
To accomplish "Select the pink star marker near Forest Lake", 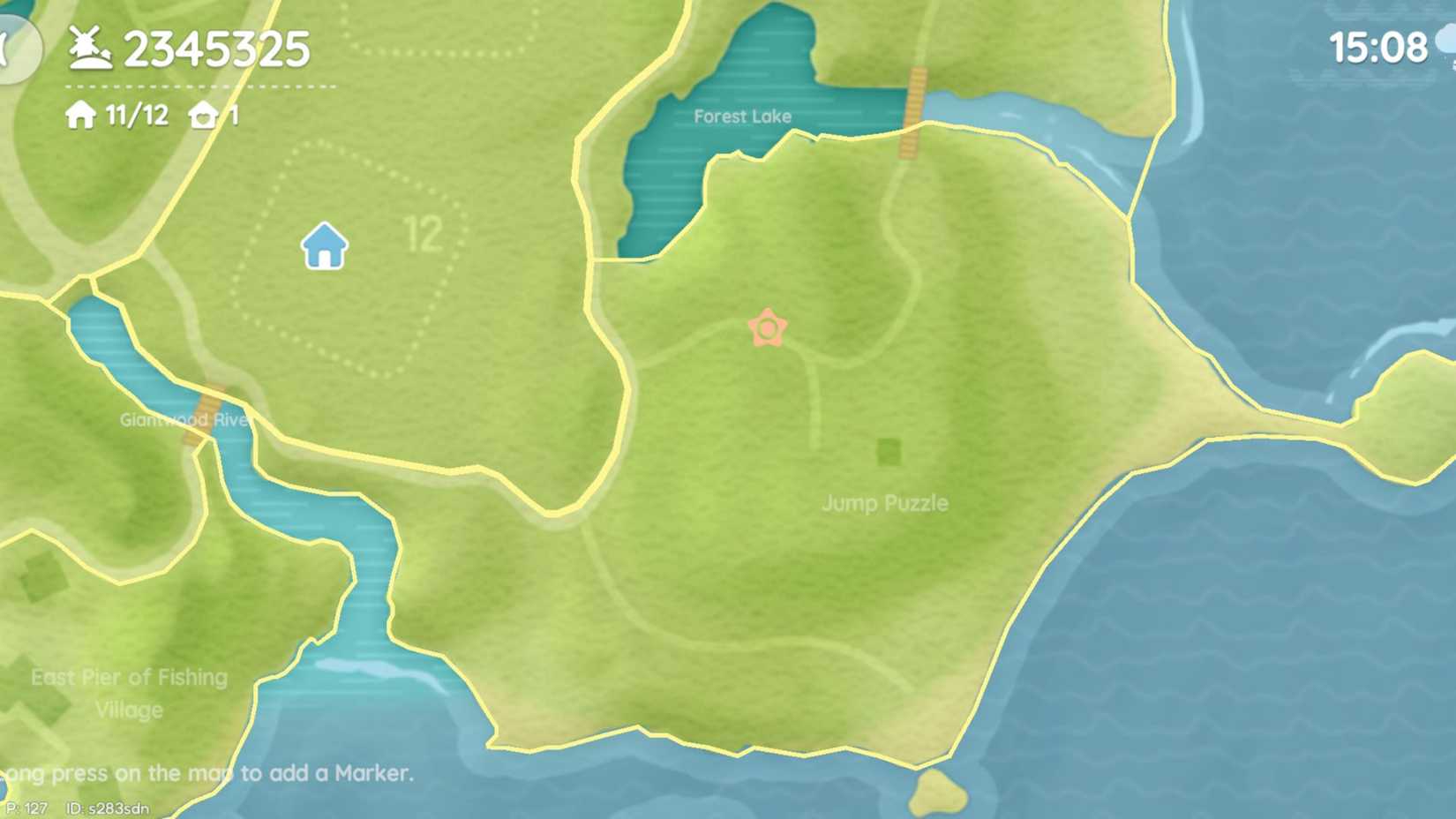I will click(769, 327).
